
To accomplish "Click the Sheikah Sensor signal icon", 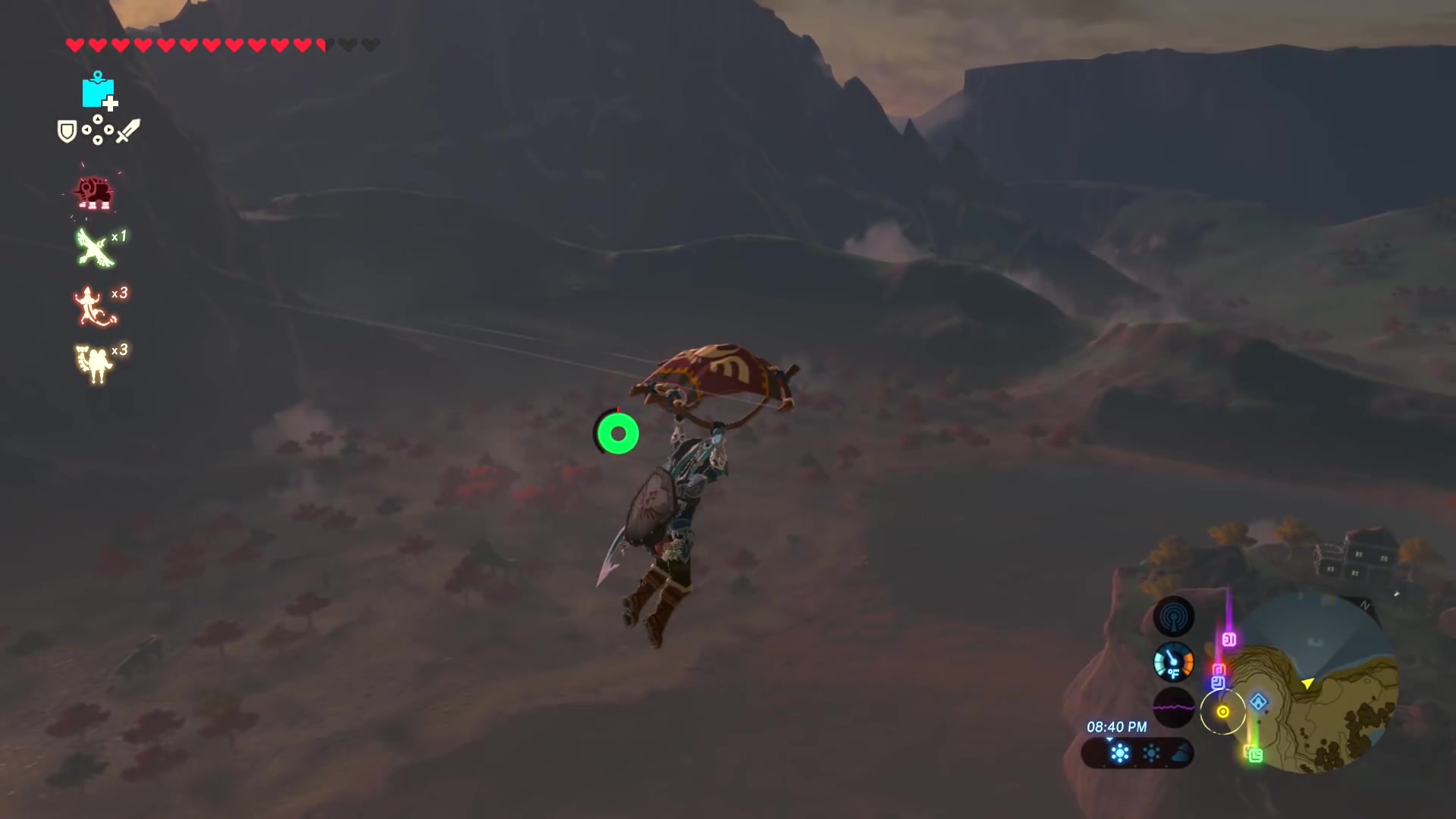I will pyautogui.click(x=1173, y=617).
